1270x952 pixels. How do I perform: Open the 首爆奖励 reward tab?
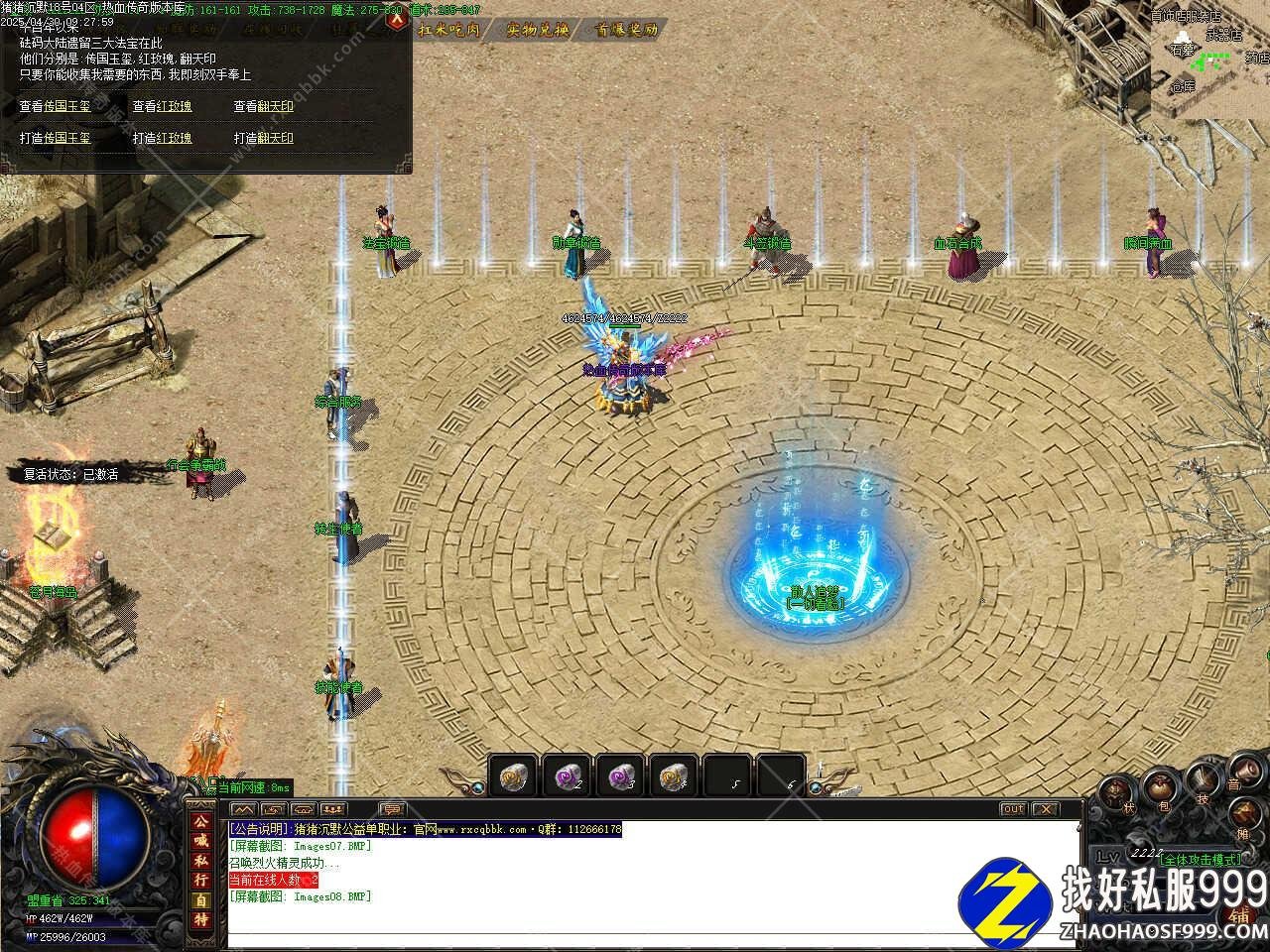[627, 30]
